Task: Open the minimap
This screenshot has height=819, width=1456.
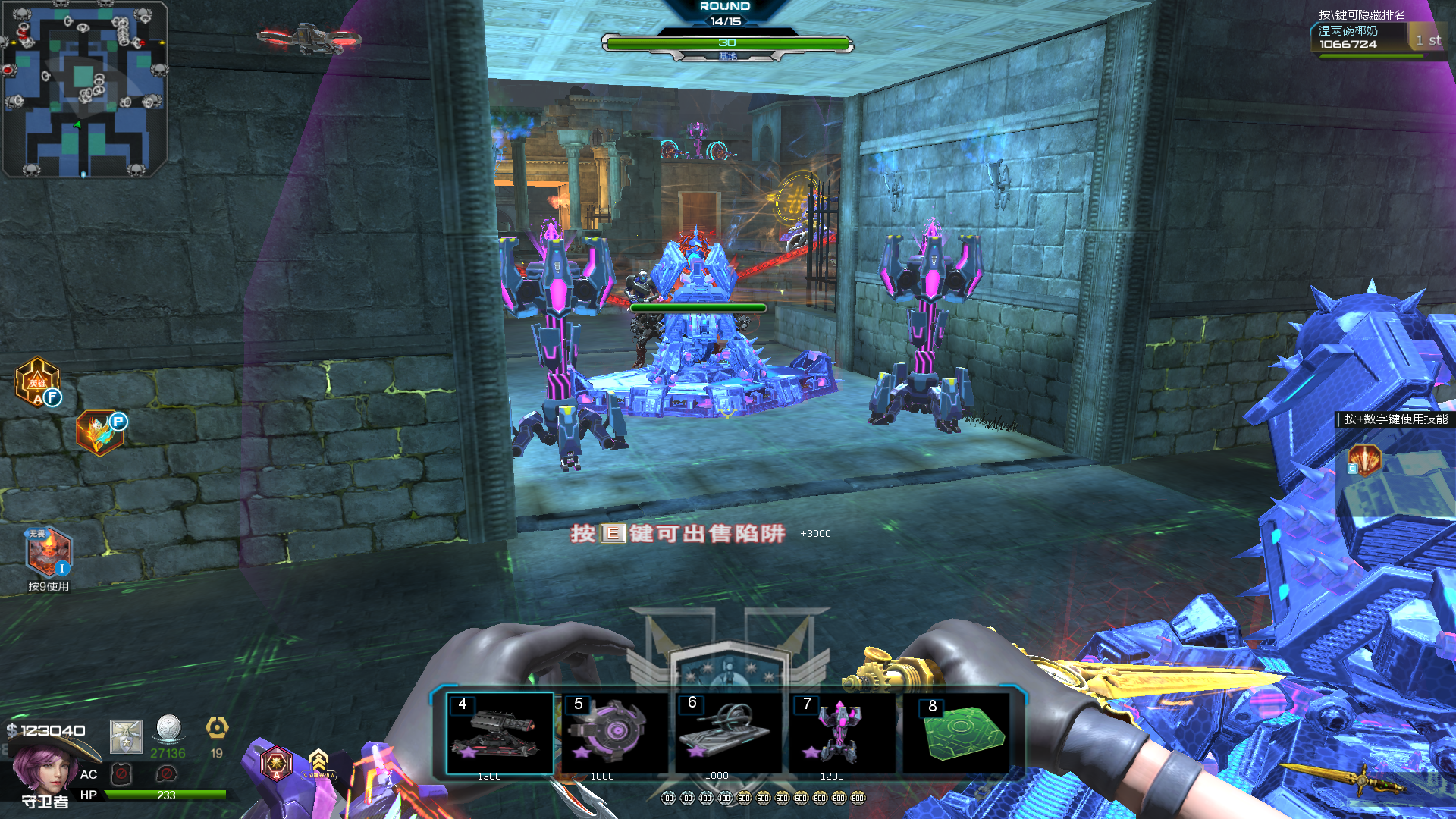Action: (x=85, y=89)
